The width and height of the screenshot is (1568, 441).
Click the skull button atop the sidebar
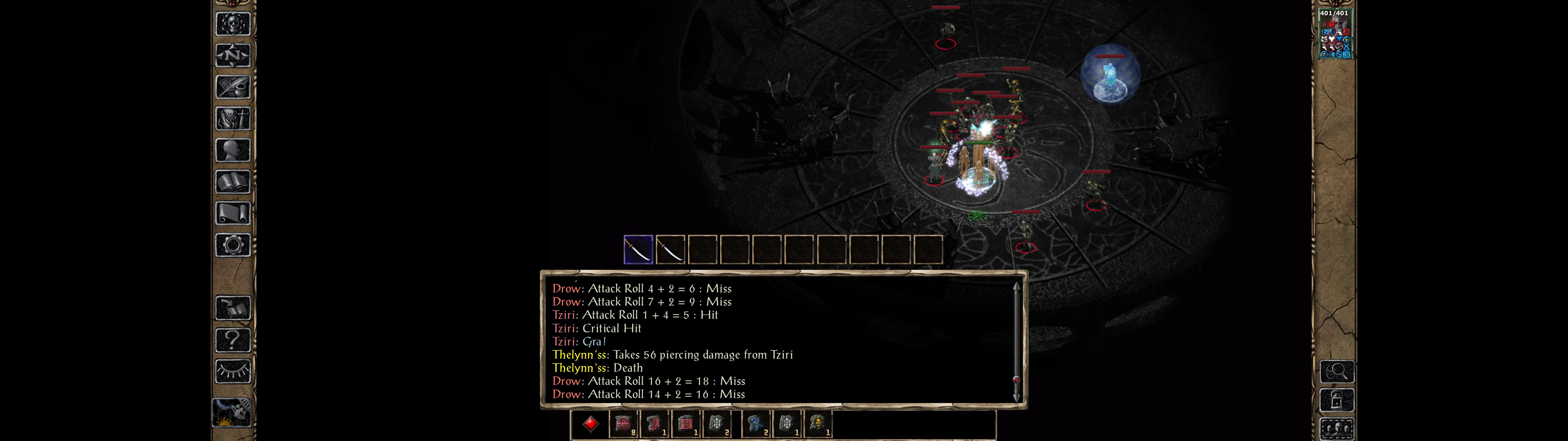(232, 24)
